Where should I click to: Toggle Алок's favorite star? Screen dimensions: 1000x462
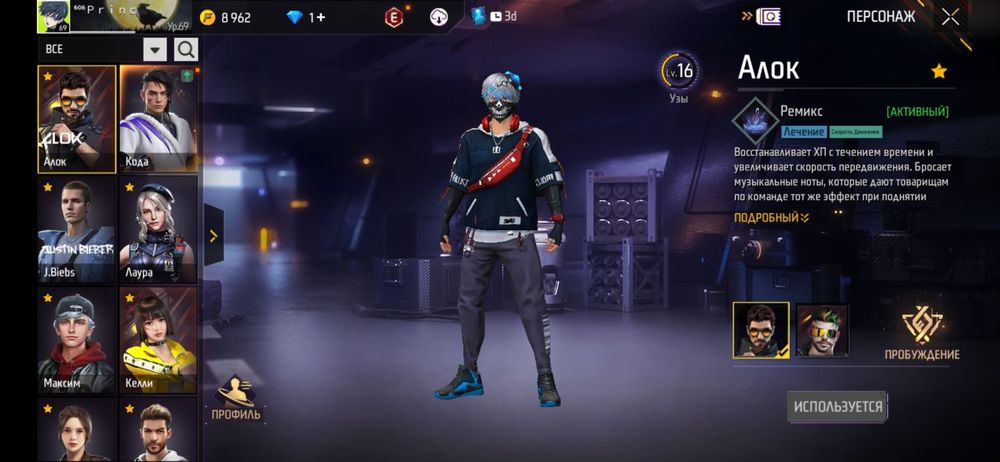pos(938,71)
